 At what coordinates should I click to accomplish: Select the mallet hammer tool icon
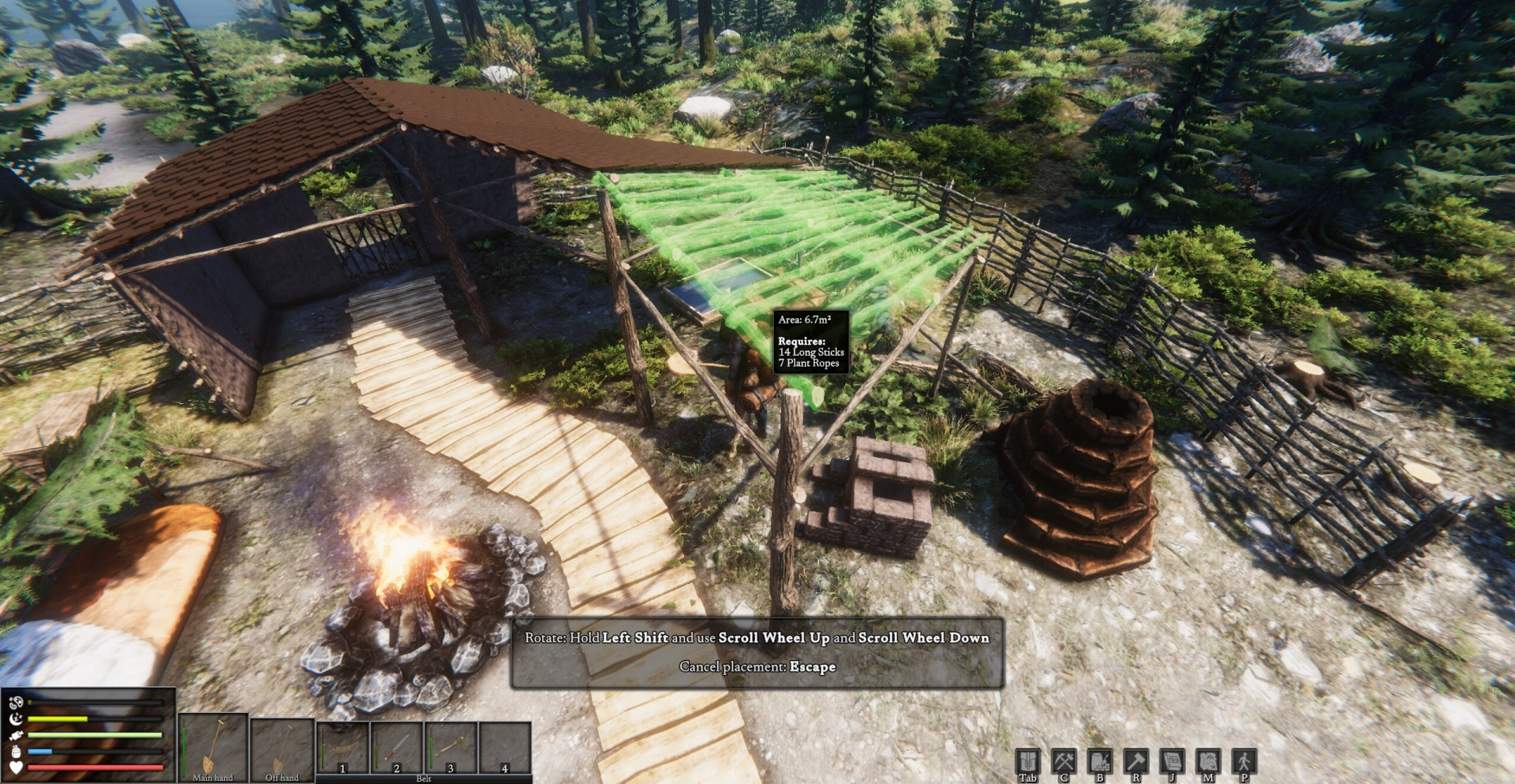pos(1135,762)
